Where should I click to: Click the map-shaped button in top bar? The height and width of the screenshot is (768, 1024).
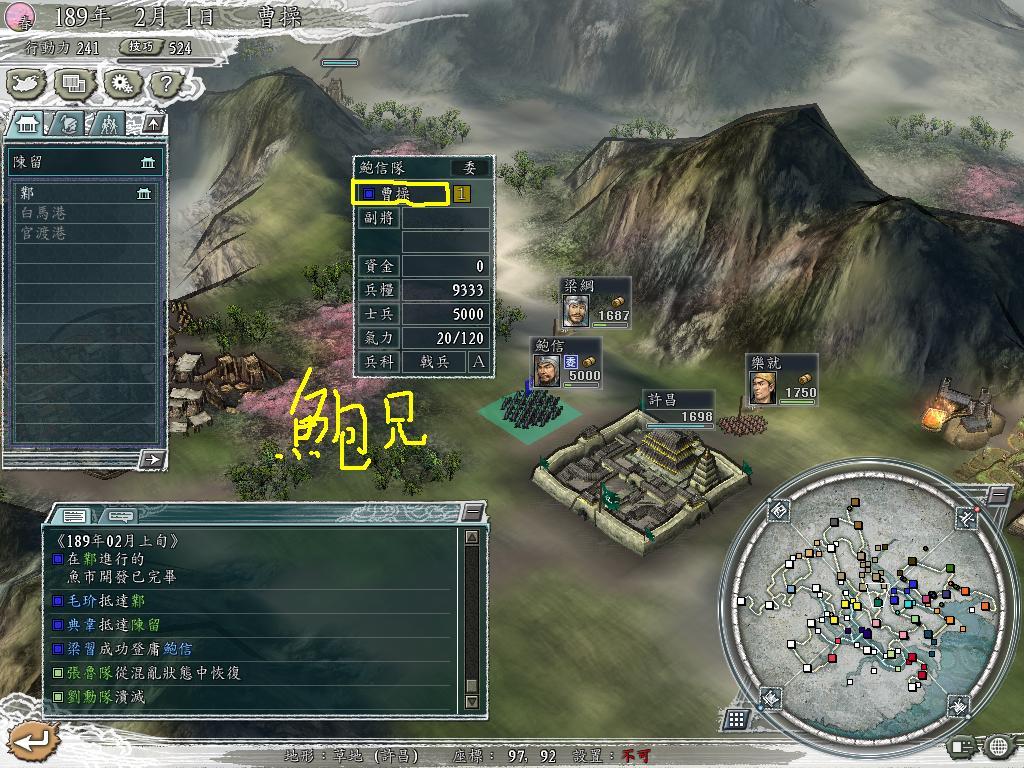(x=28, y=84)
